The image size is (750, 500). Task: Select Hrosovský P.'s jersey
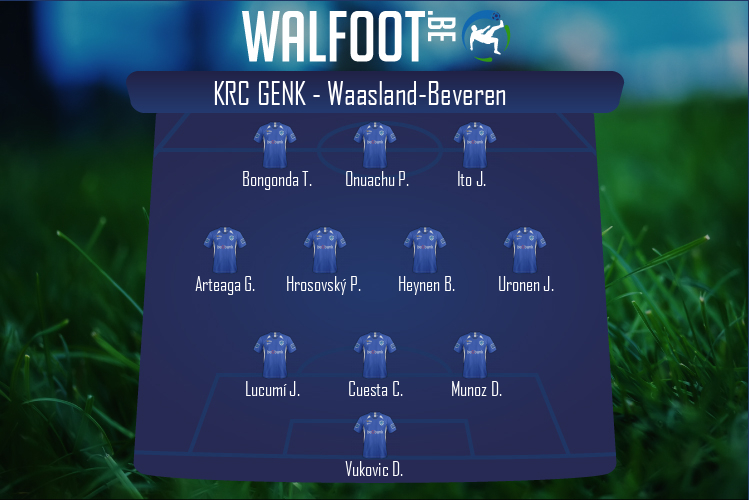pos(325,250)
